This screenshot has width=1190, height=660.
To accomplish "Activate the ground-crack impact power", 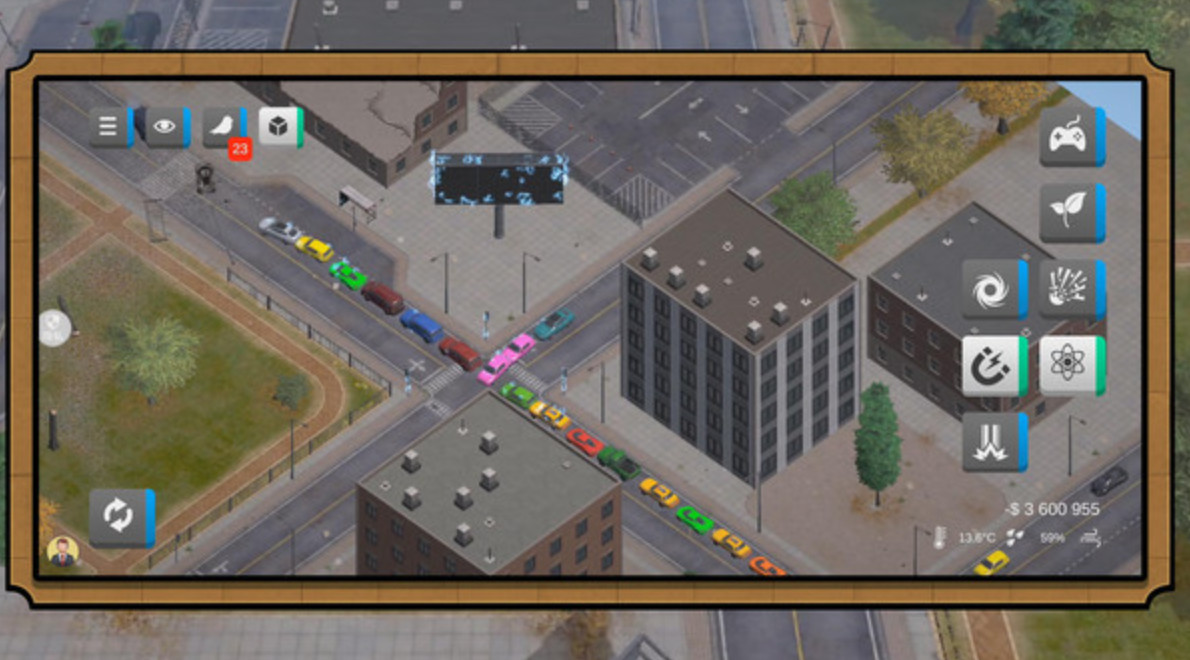I will [992, 442].
